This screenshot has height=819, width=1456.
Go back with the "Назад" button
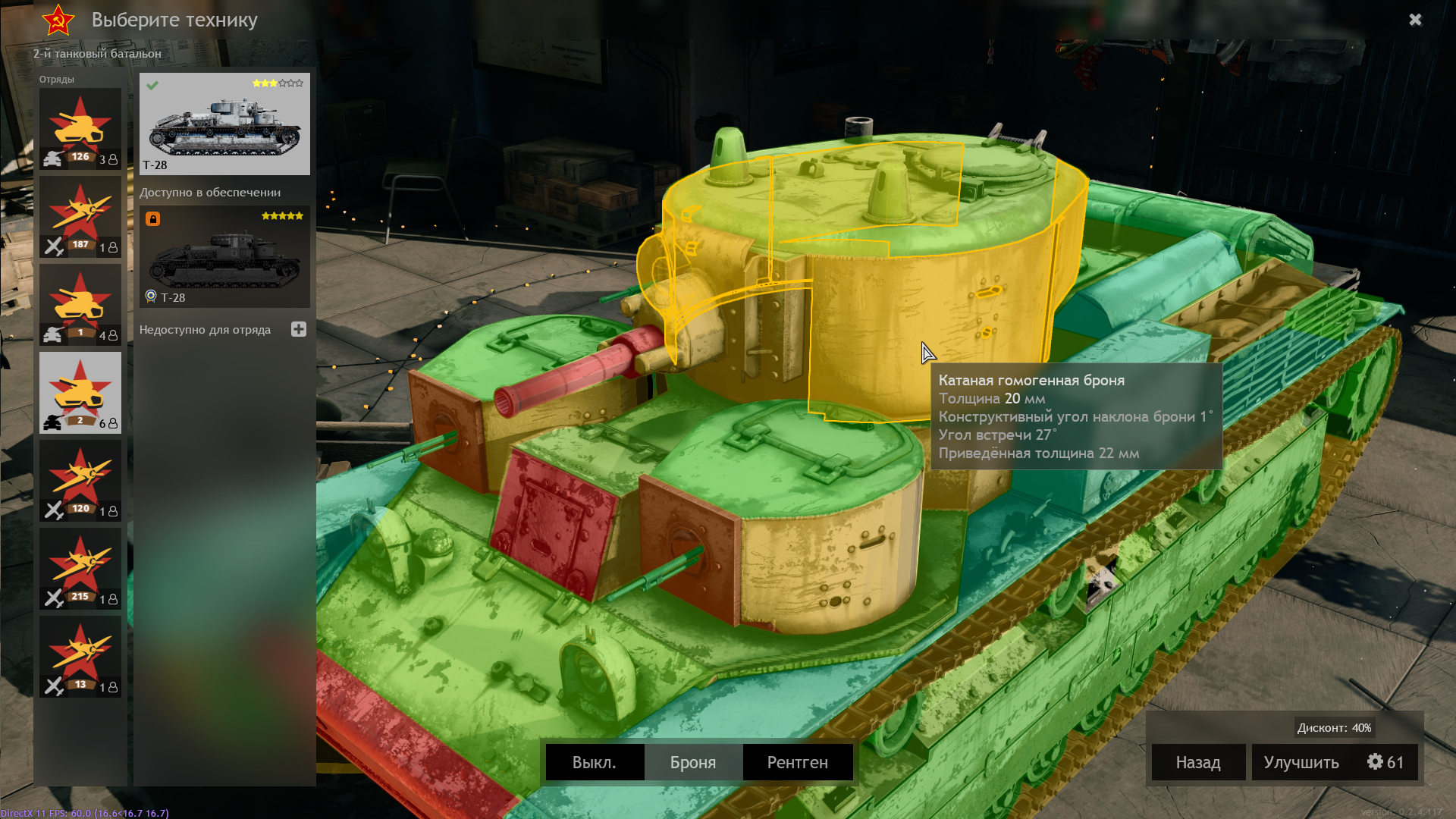click(x=1198, y=762)
